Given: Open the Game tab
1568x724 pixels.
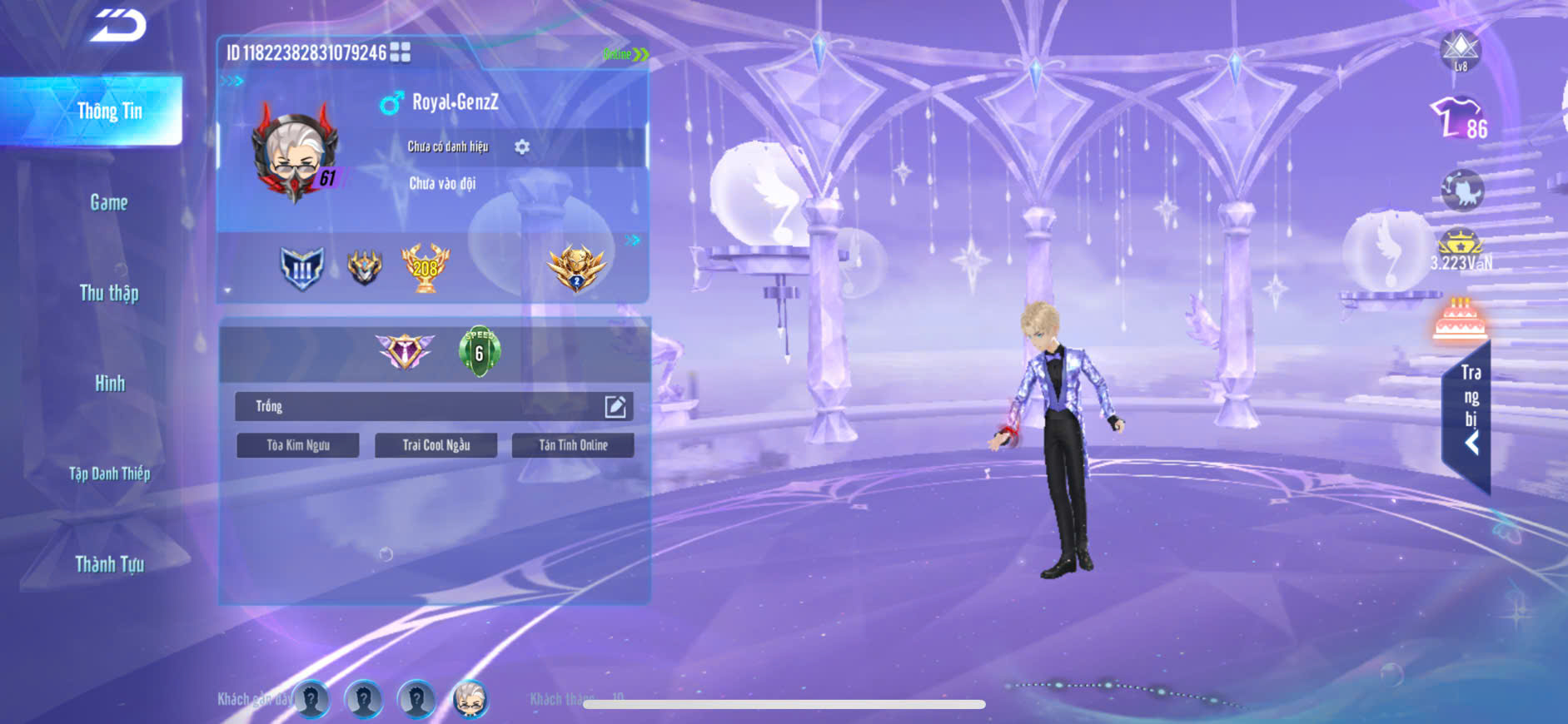Looking at the screenshot, I should pyautogui.click(x=109, y=202).
